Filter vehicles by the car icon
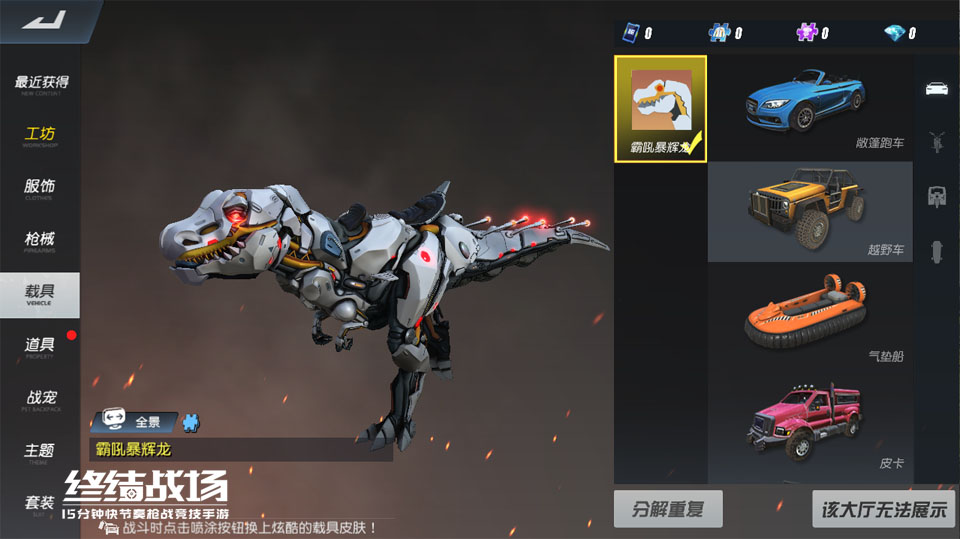The height and width of the screenshot is (539, 960). [937, 88]
